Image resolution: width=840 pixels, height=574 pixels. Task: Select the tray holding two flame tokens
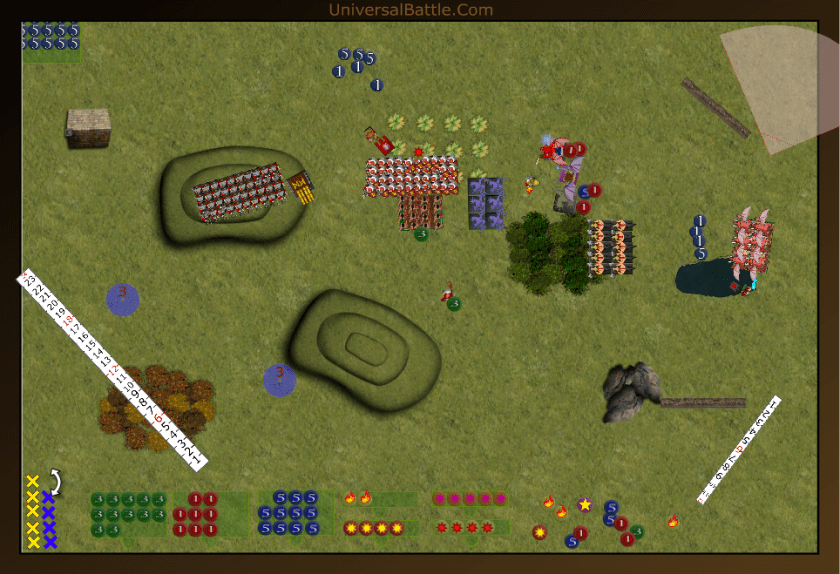pos(378,498)
